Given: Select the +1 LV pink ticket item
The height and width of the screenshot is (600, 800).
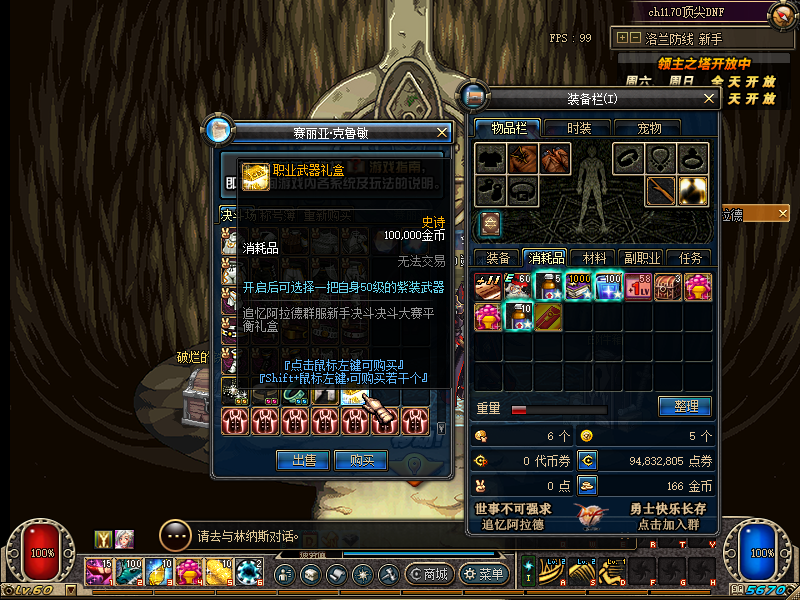Looking at the screenshot, I should click(x=638, y=287).
